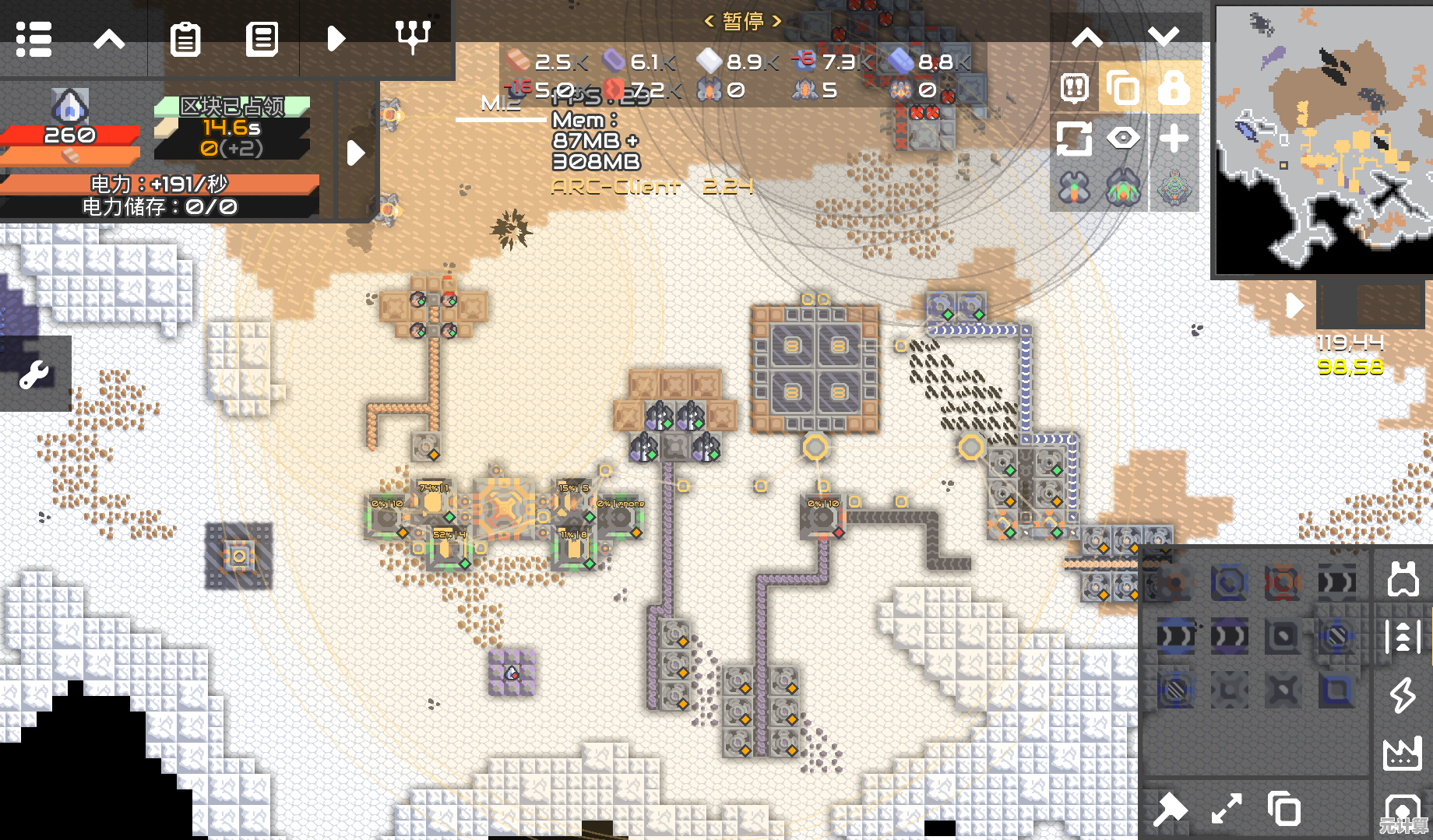Select the lightning bolt power category
This screenshot has width=1433, height=840.
pyautogui.click(x=1403, y=695)
